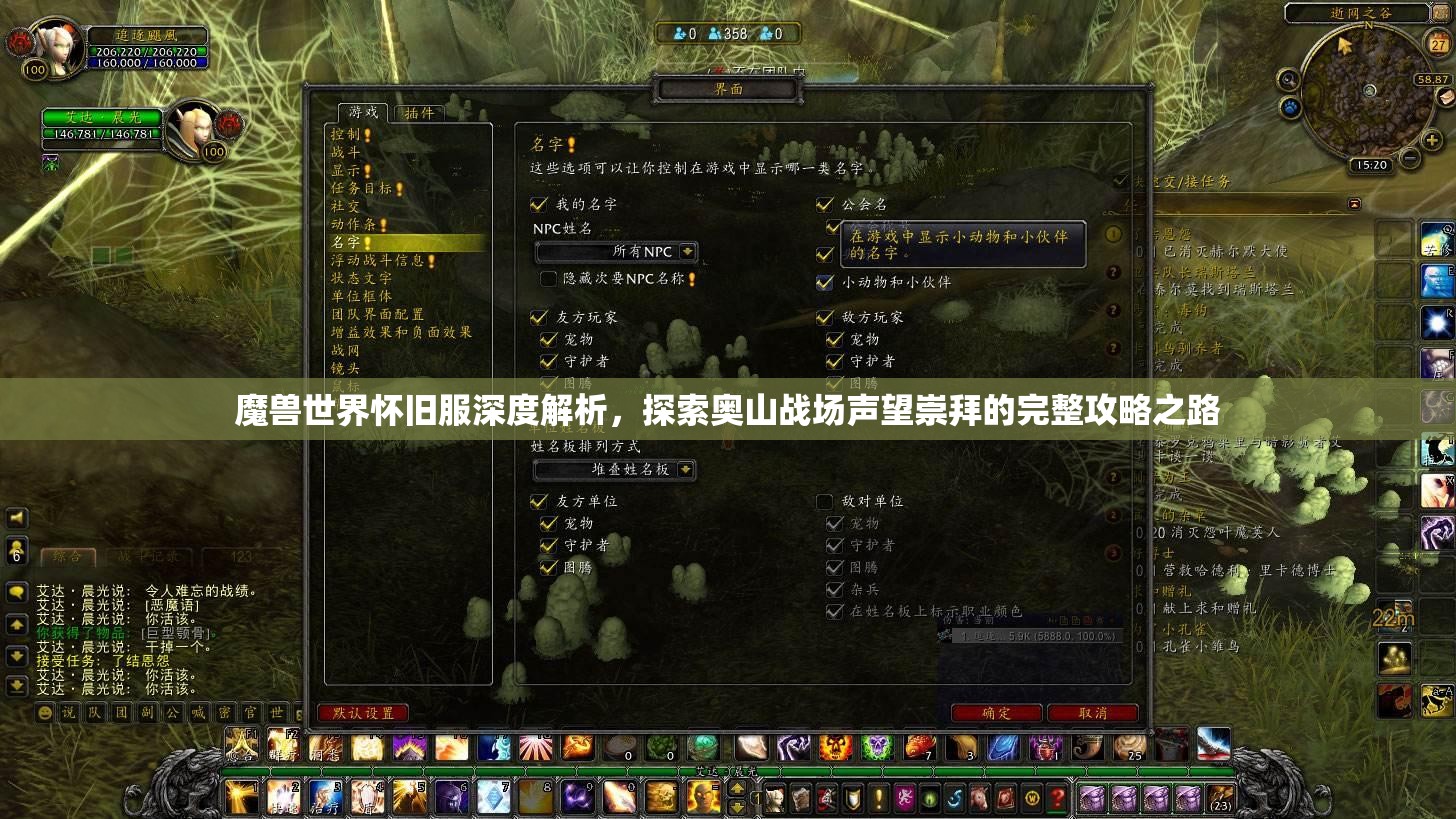Open the backpack bag icon bottom right

point(1218,799)
